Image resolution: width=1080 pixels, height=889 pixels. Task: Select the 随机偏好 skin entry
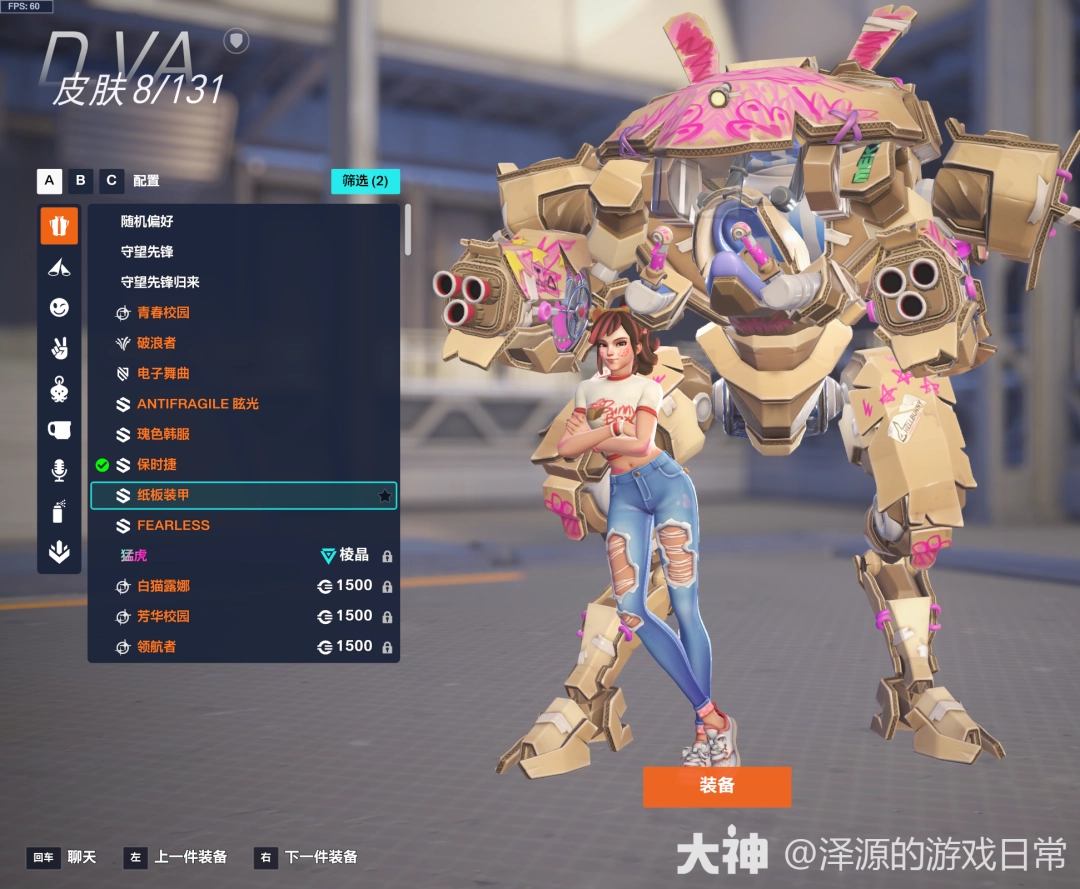(x=147, y=221)
